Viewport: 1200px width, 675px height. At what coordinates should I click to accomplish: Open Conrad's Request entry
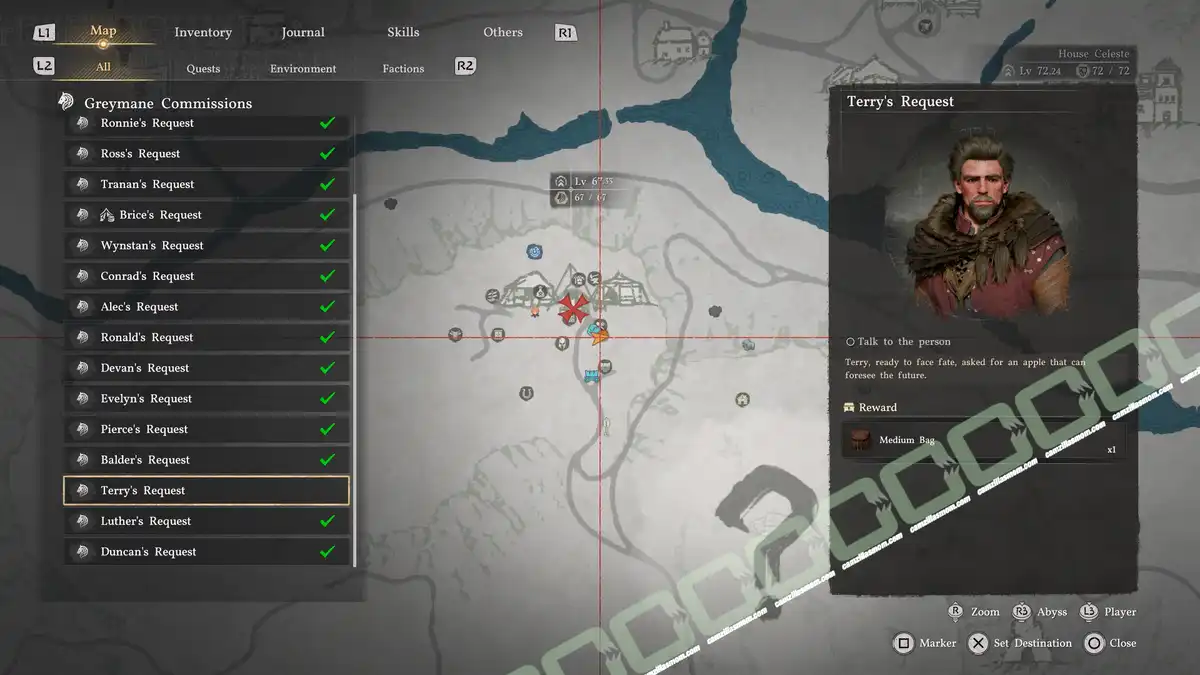206,276
